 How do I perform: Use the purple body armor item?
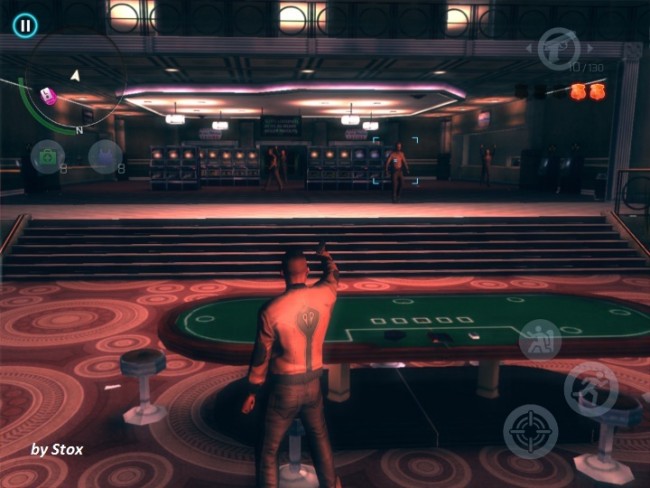(x=104, y=156)
